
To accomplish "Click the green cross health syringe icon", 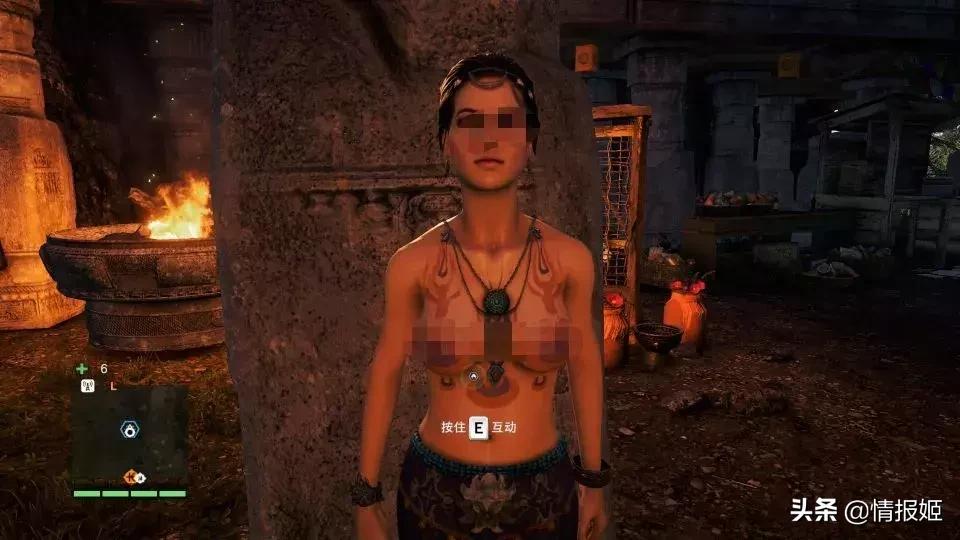I will tap(82, 368).
